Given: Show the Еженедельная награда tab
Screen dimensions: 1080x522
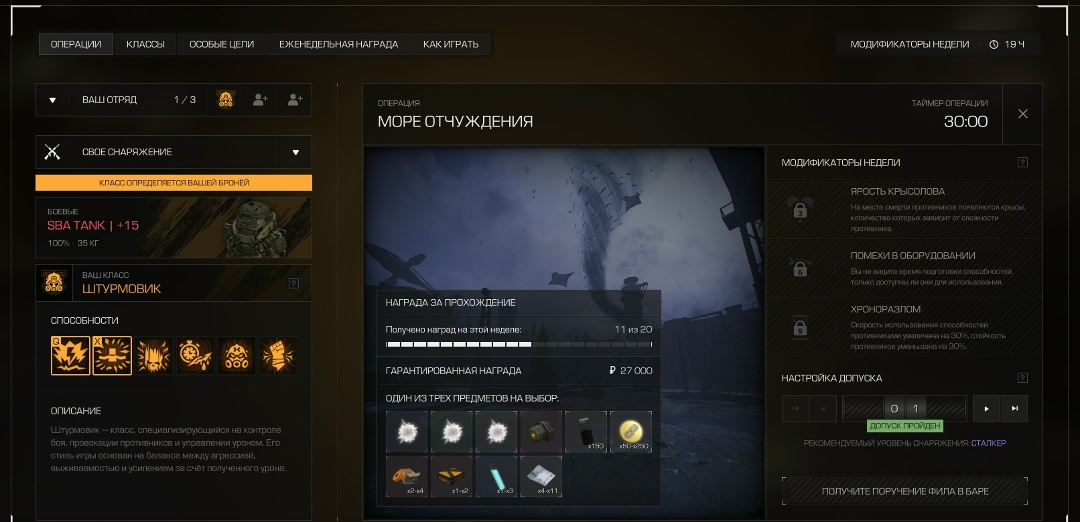Looking at the screenshot, I should (x=338, y=44).
